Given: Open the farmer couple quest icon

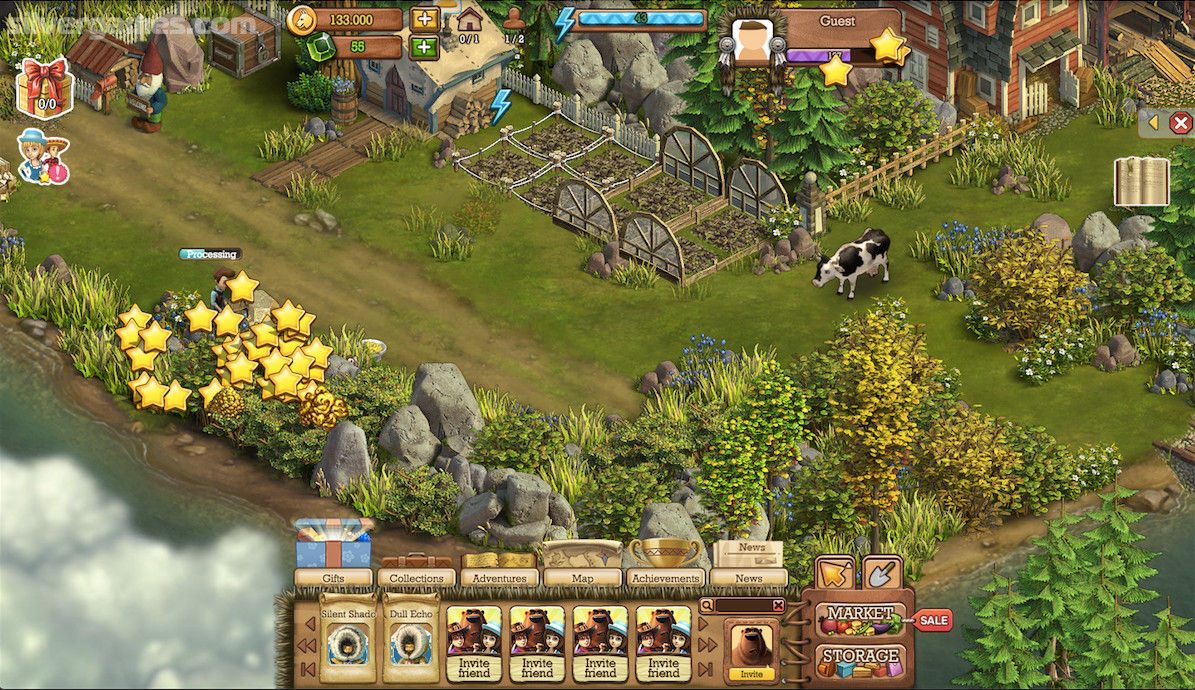Looking at the screenshot, I should coord(43,158).
